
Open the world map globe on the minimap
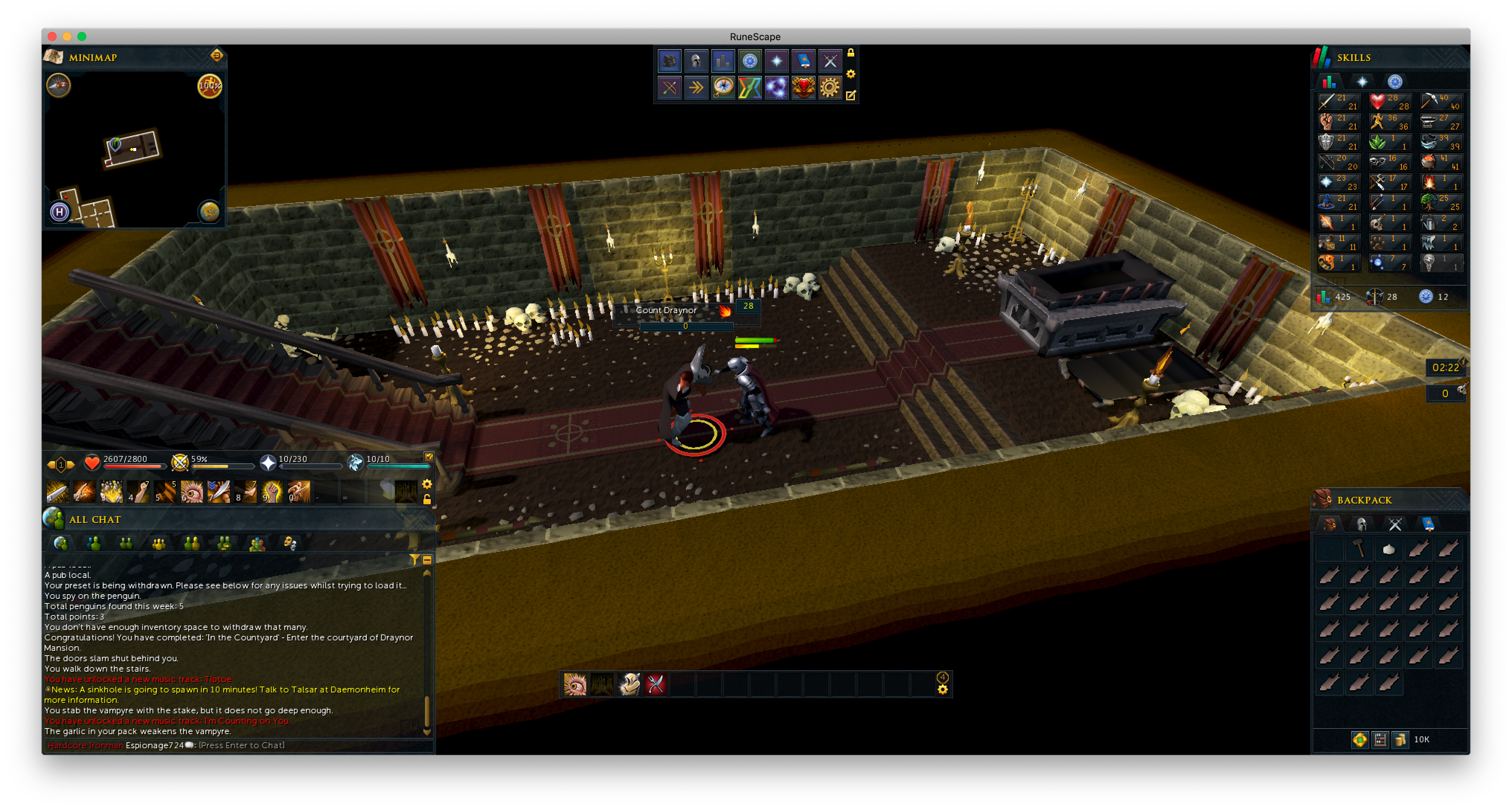coord(209,211)
